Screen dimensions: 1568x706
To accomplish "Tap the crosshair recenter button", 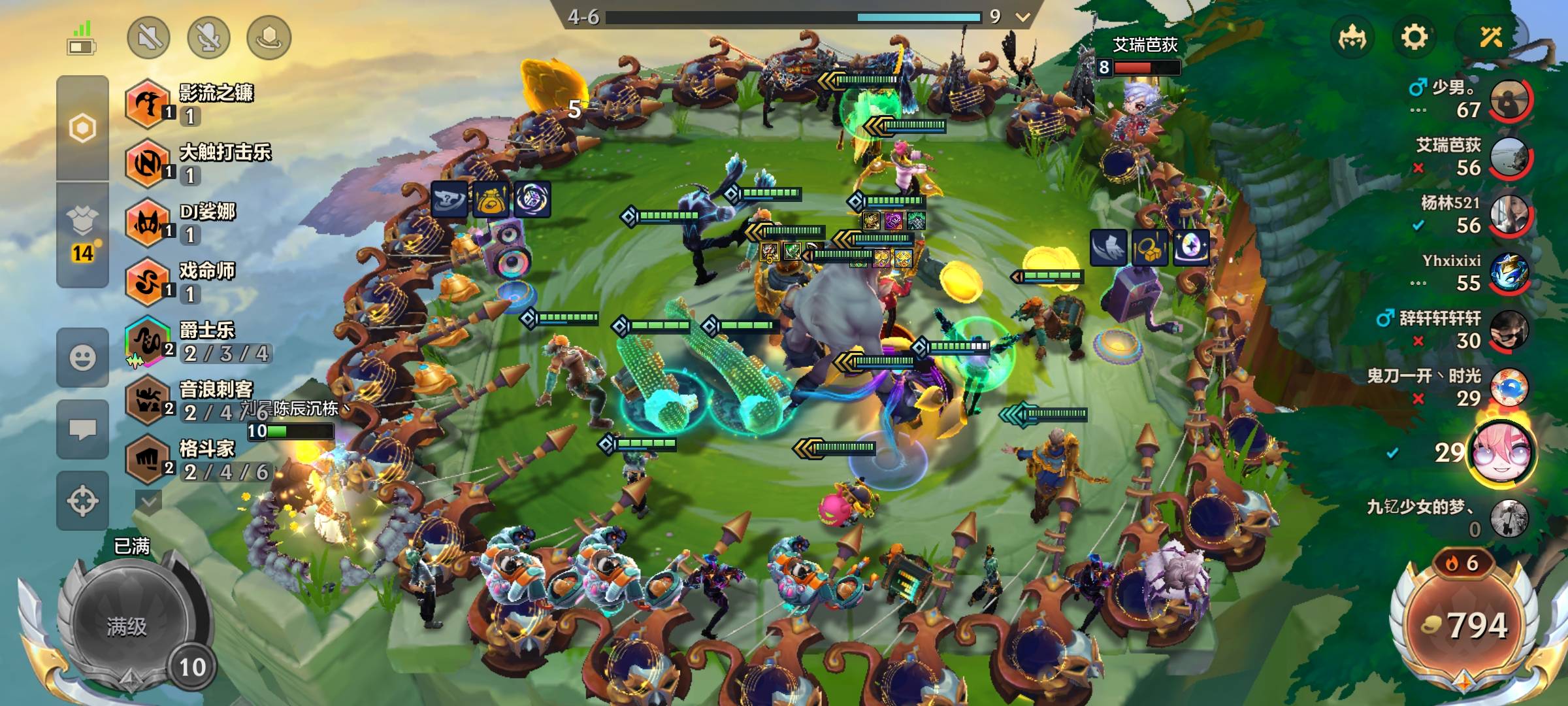I will (82, 501).
